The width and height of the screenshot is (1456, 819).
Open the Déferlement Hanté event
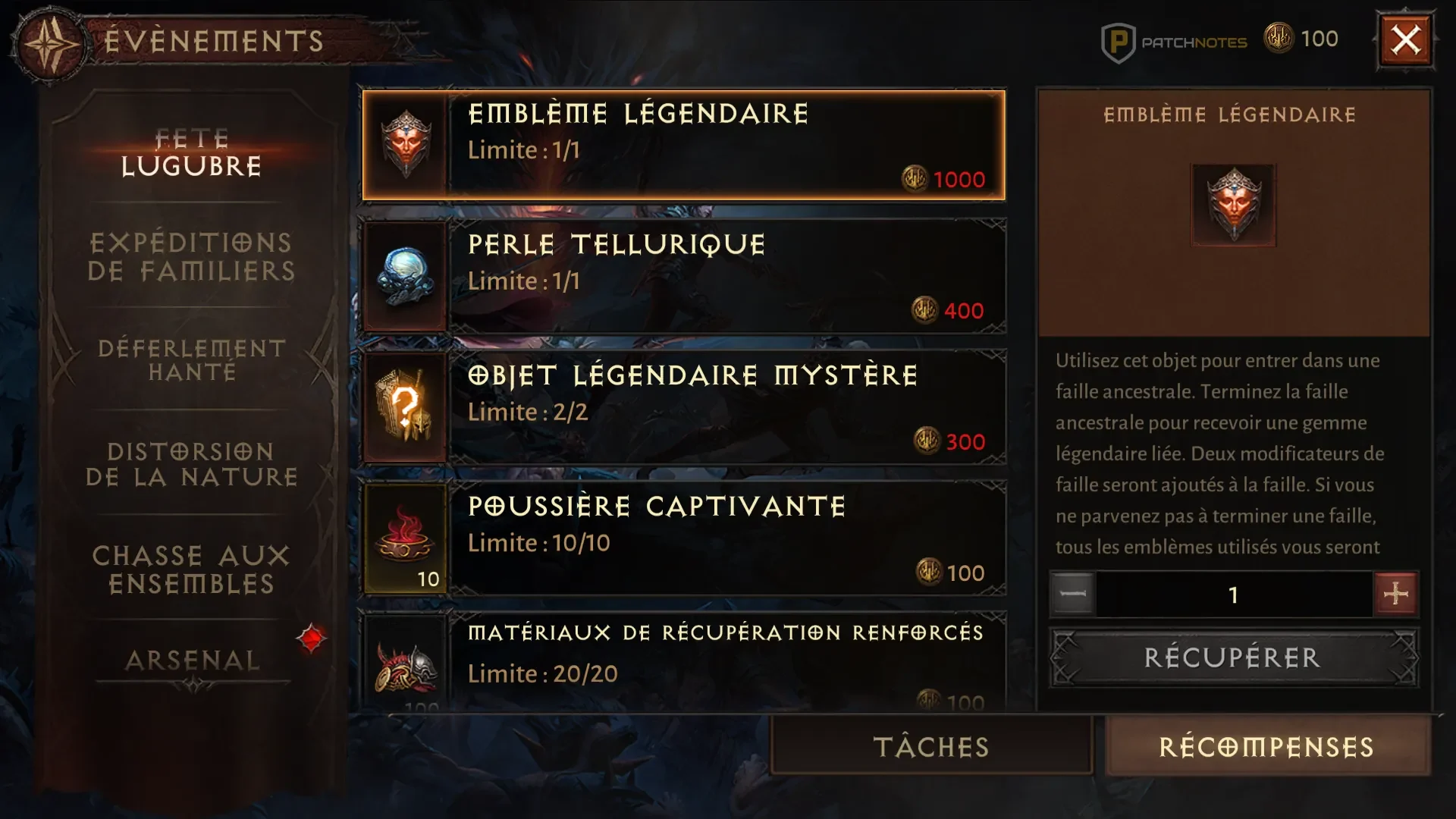(191, 360)
